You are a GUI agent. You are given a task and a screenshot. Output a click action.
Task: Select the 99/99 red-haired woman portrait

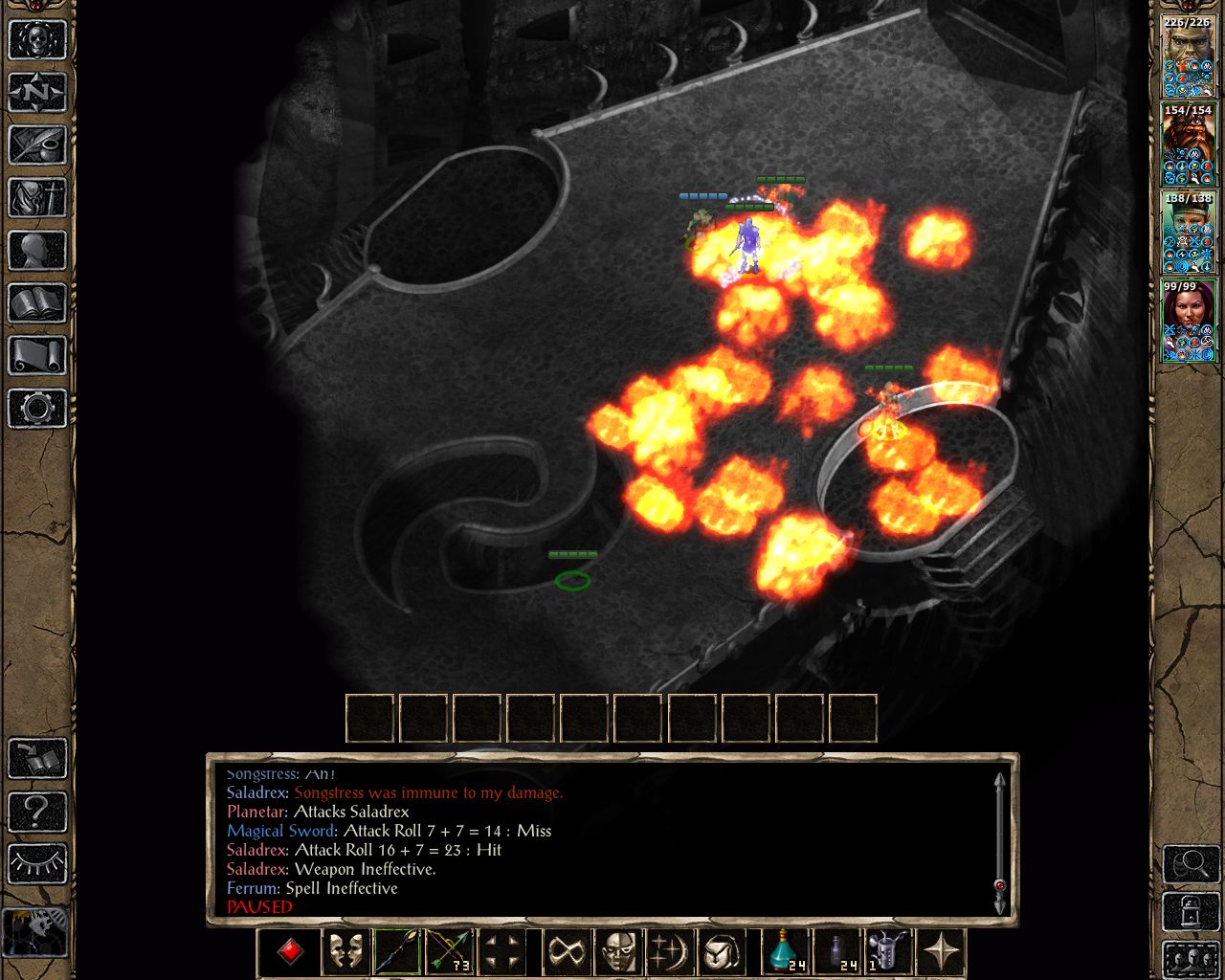(1189, 321)
